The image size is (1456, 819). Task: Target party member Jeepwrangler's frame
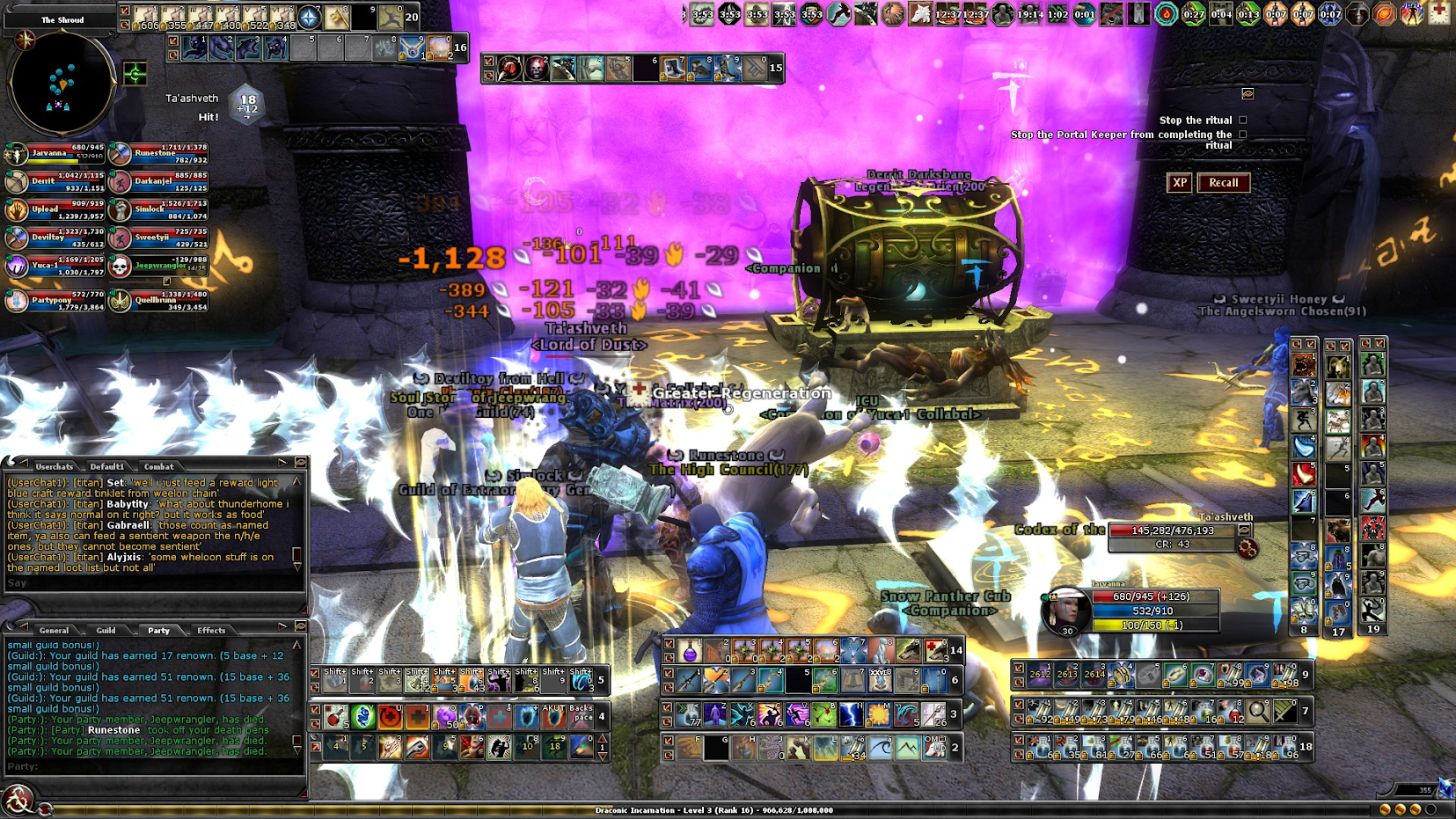click(158, 264)
